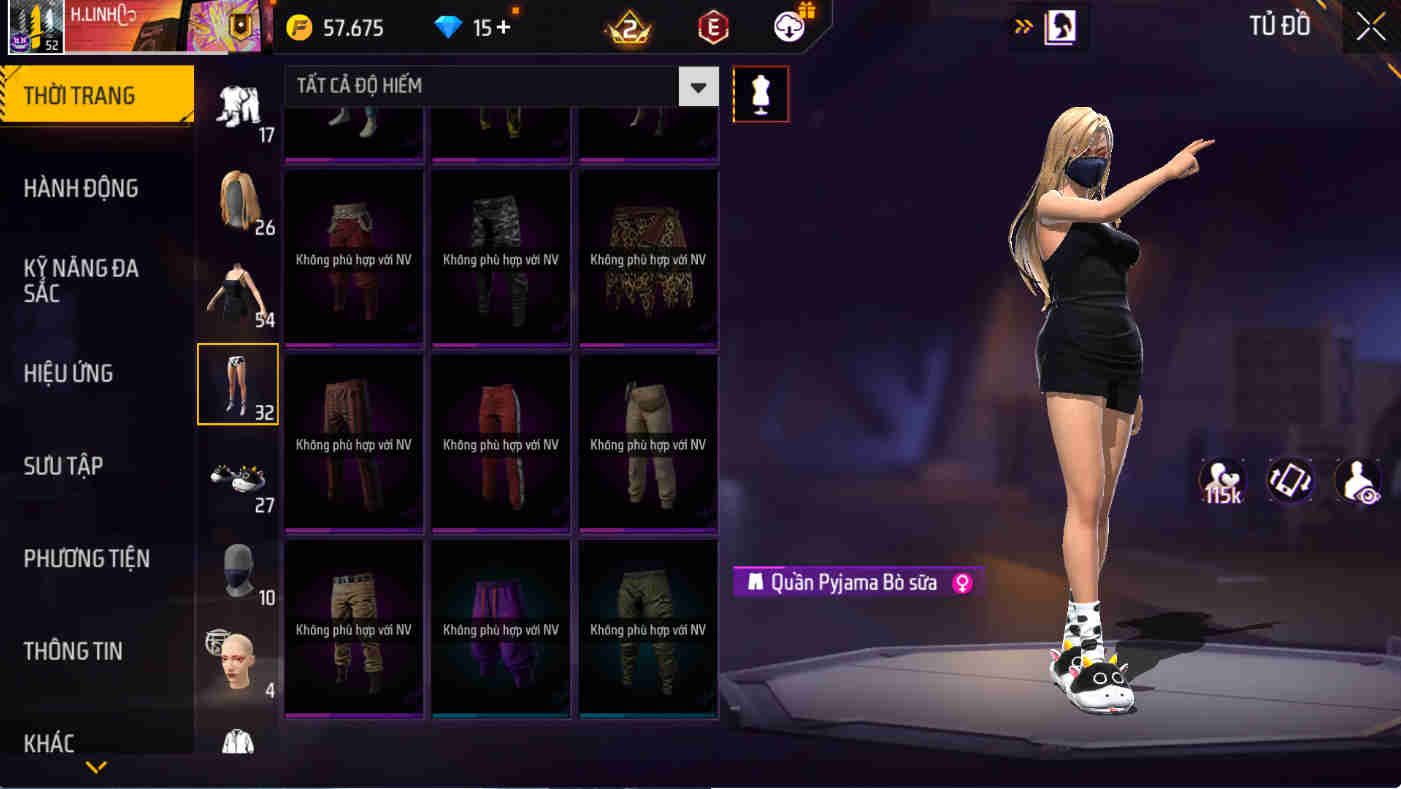
Task: Open the cloud download gift icon
Action: tap(787, 27)
